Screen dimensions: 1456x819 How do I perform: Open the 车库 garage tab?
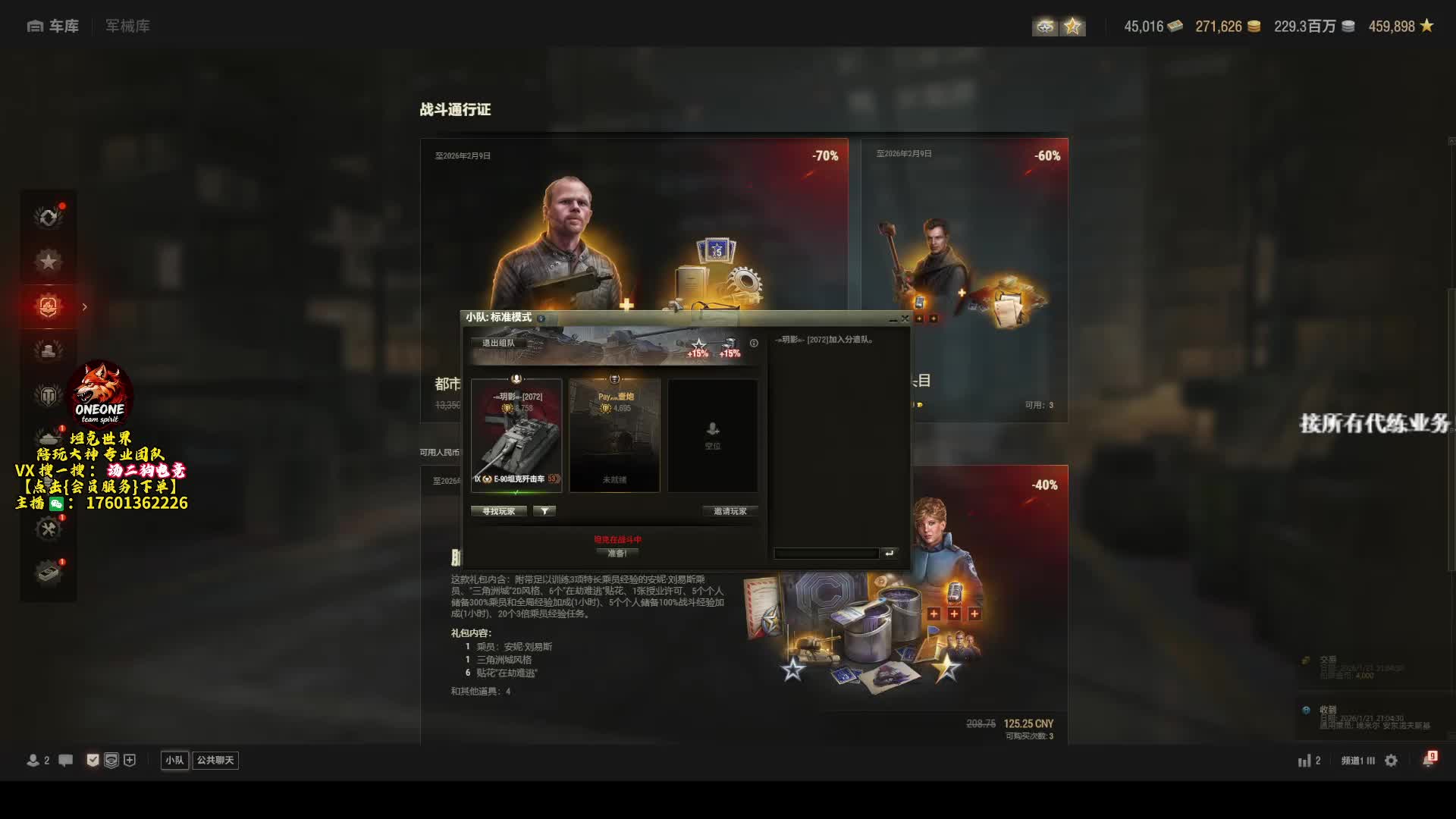(x=53, y=27)
